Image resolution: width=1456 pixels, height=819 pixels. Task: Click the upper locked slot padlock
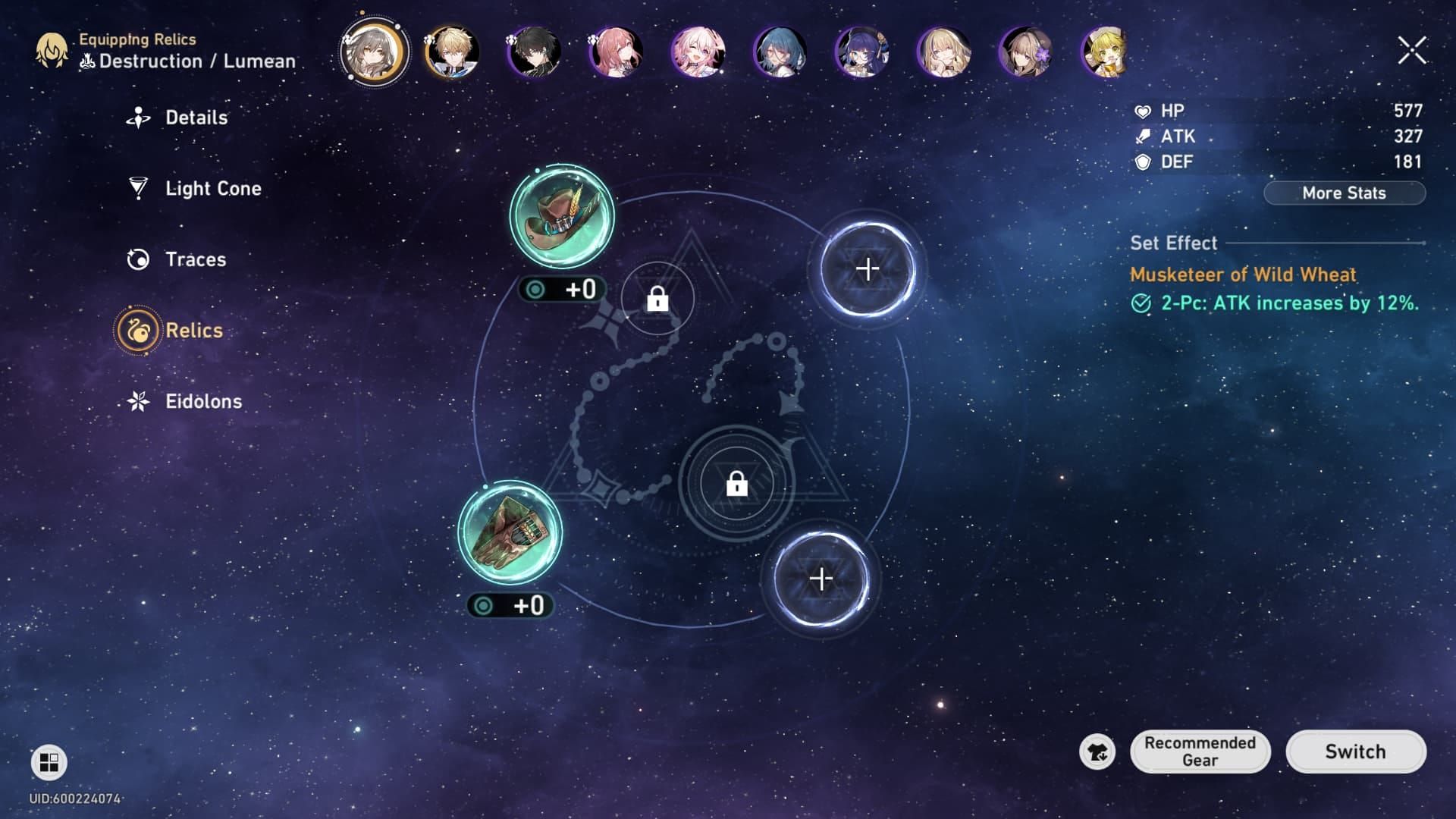pyautogui.click(x=657, y=299)
